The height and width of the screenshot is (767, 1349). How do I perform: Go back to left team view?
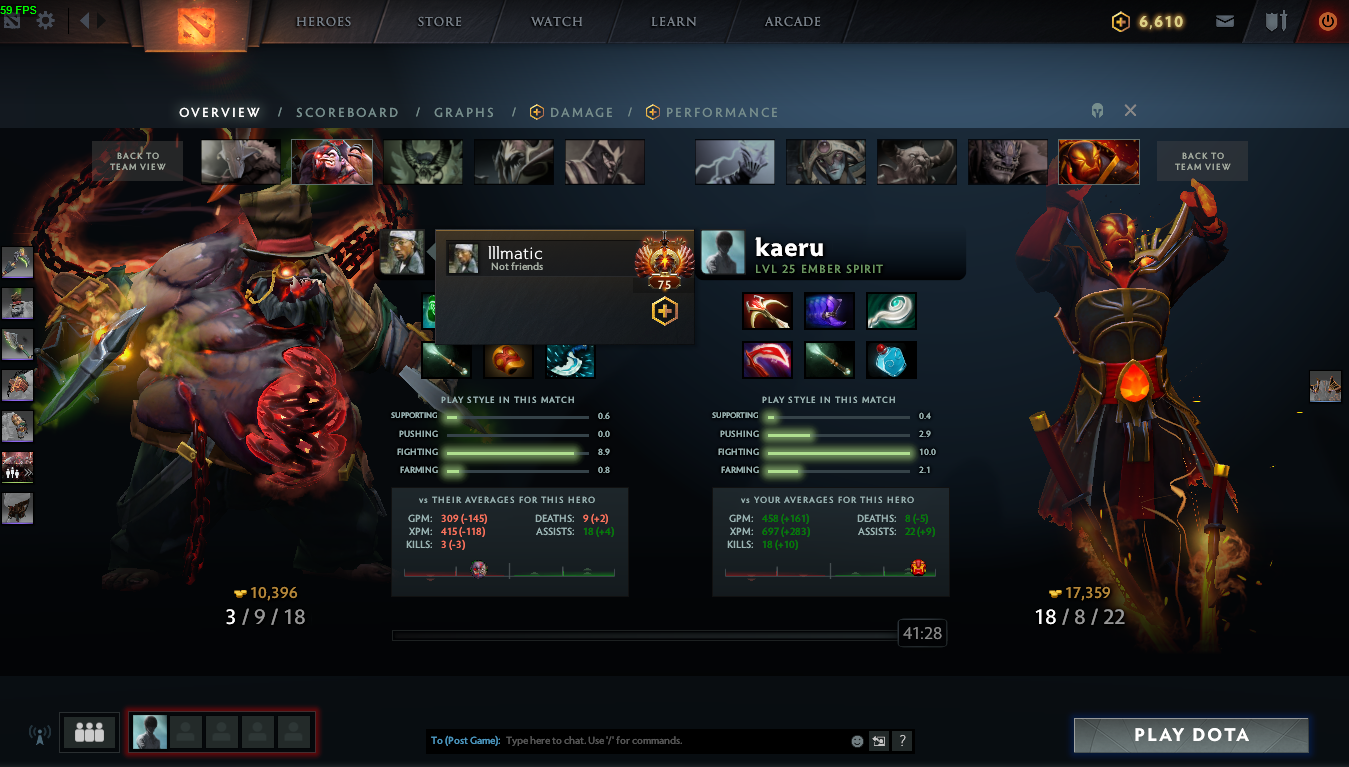(137, 161)
